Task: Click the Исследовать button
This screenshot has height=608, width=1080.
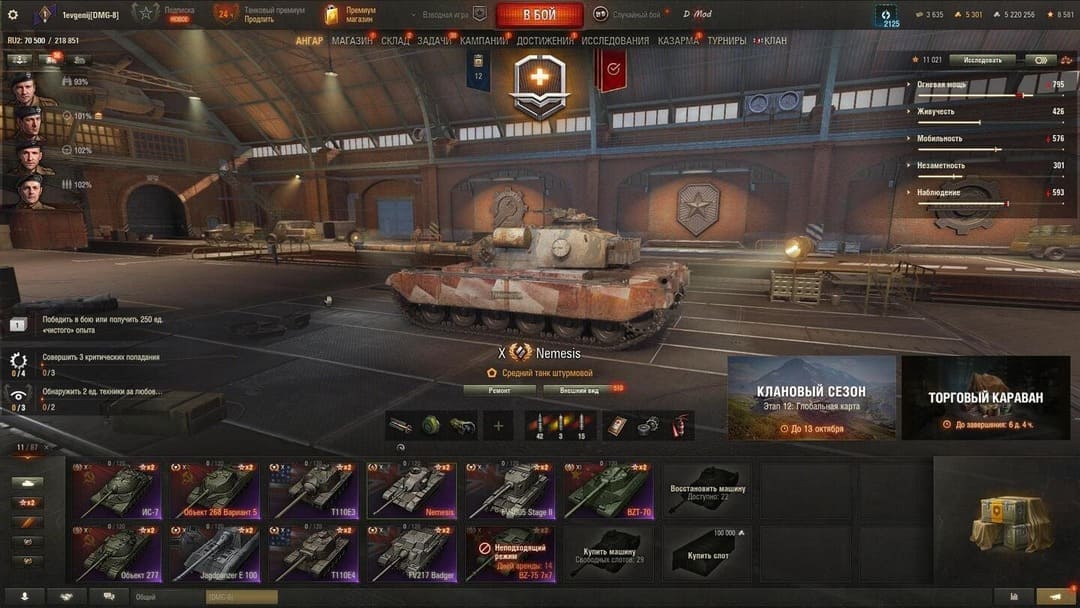Action: (981, 60)
